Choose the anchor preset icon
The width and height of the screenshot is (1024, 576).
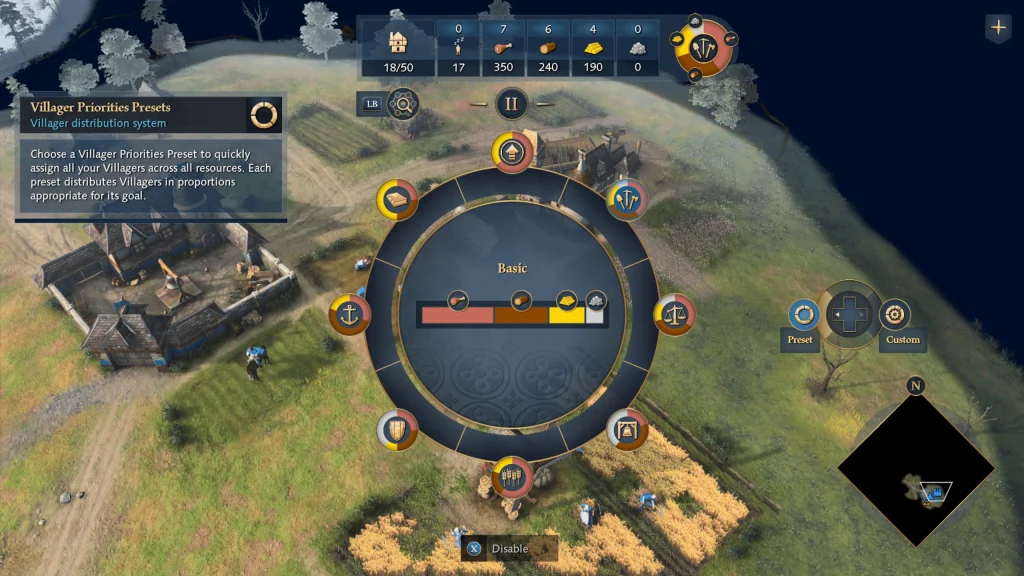pyautogui.click(x=350, y=315)
